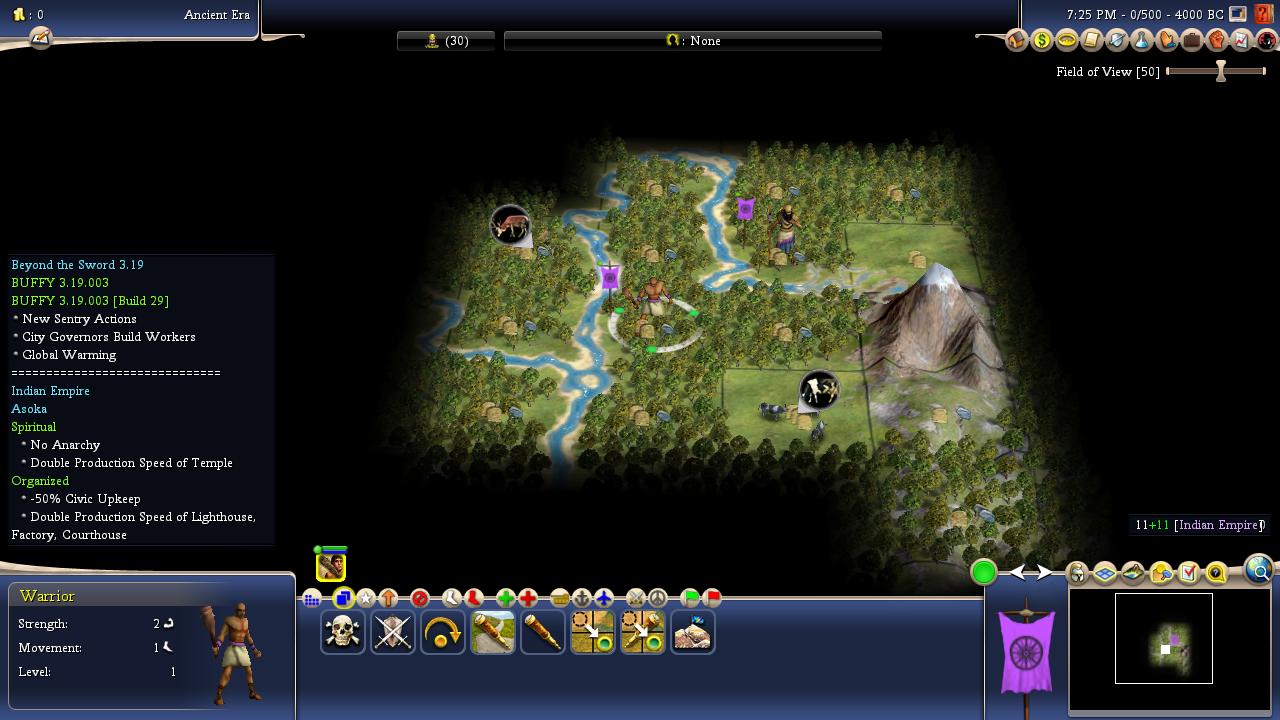The image size is (1280, 720).
Task: Open the Finance Advisor dollar icon
Action: click(x=1042, y=41)
